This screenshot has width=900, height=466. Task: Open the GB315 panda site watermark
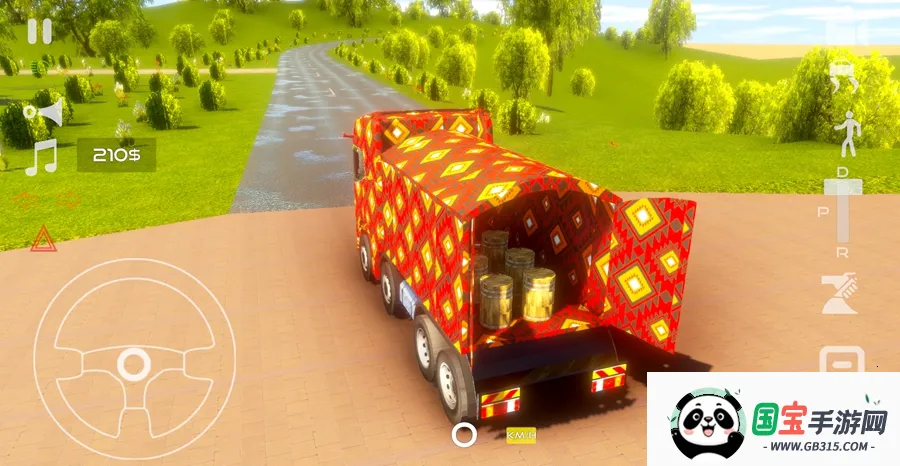[x=773, y=420]
